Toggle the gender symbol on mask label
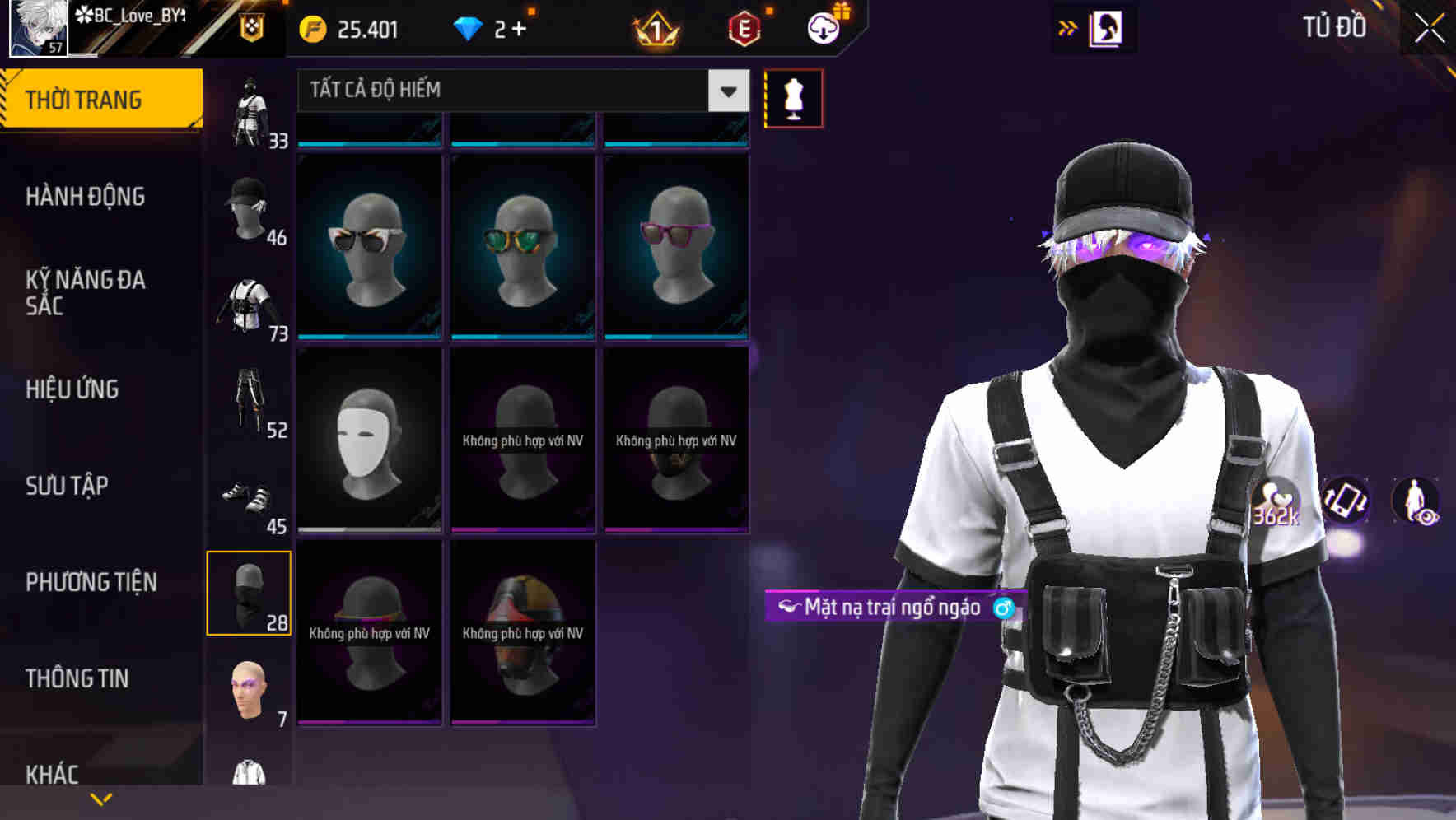 (1002, 609)
